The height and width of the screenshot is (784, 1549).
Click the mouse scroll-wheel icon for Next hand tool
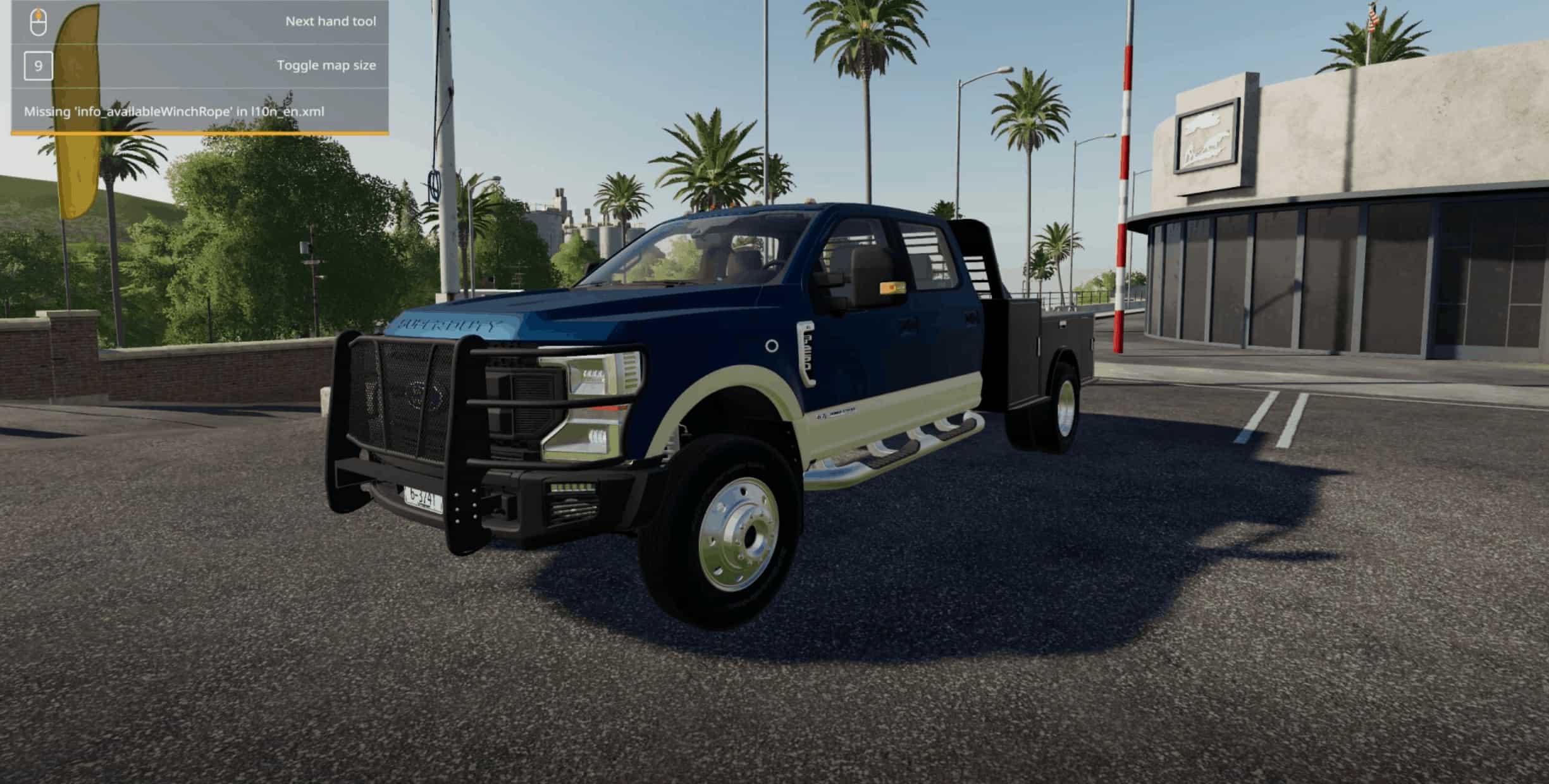[x=39, y=20]
